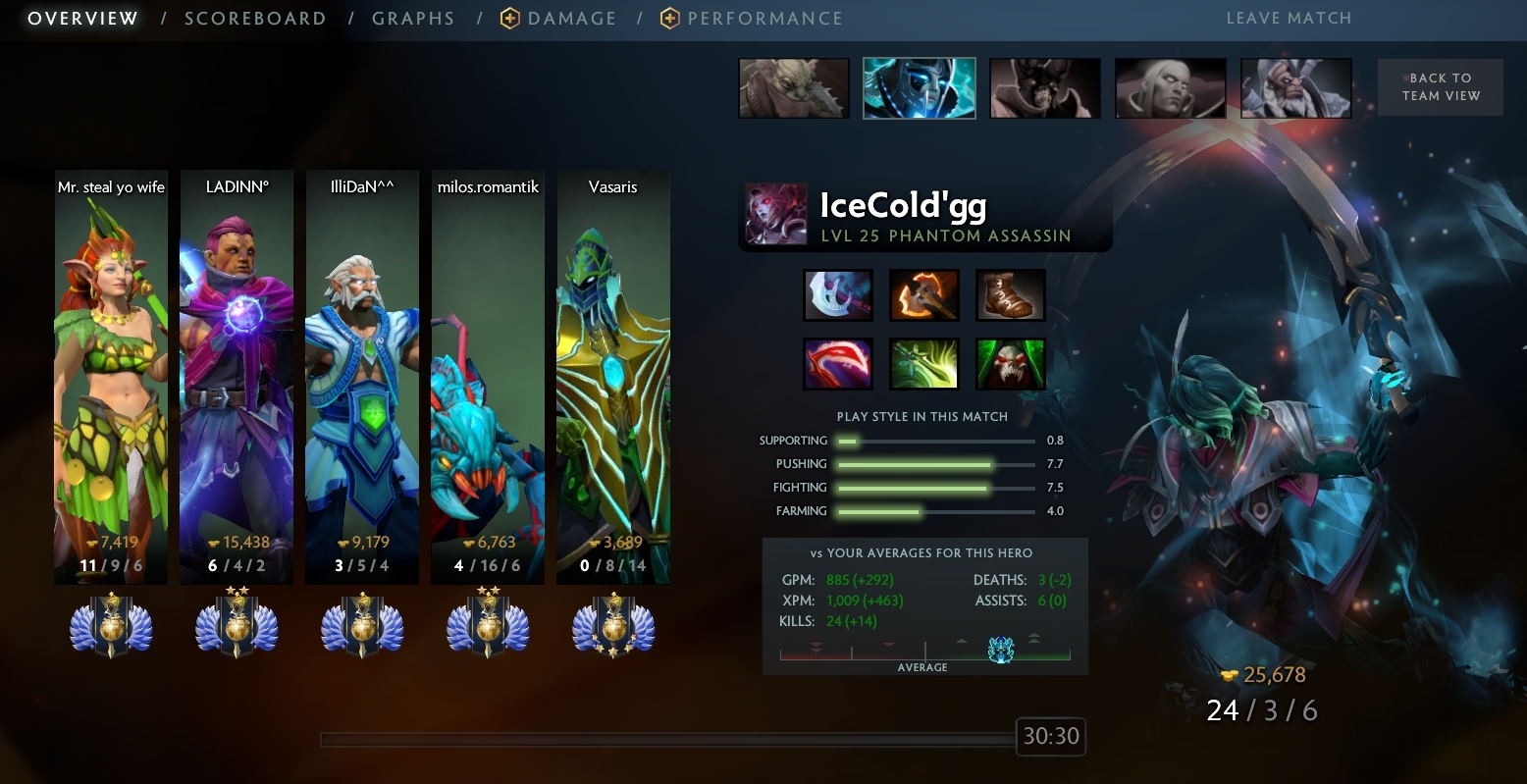
Task: Switch to the Overview tab
Action: 82,19
